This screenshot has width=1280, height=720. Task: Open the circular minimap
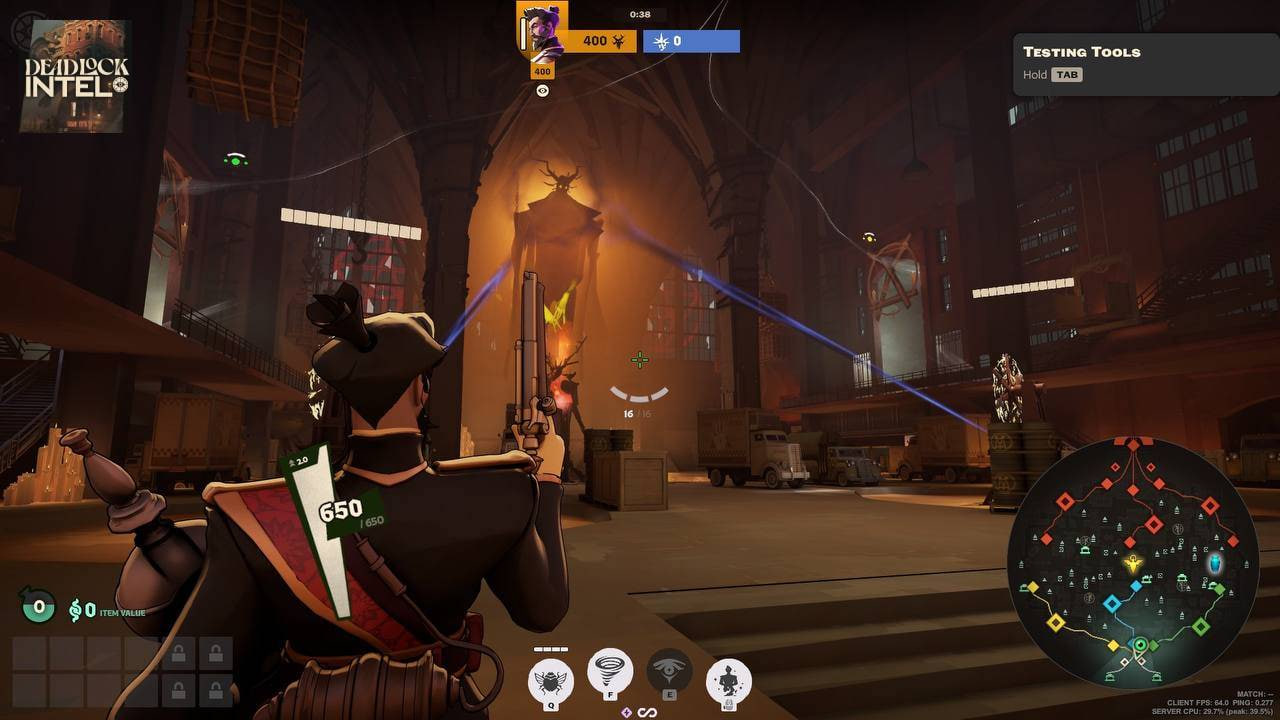coord(1132,563)
